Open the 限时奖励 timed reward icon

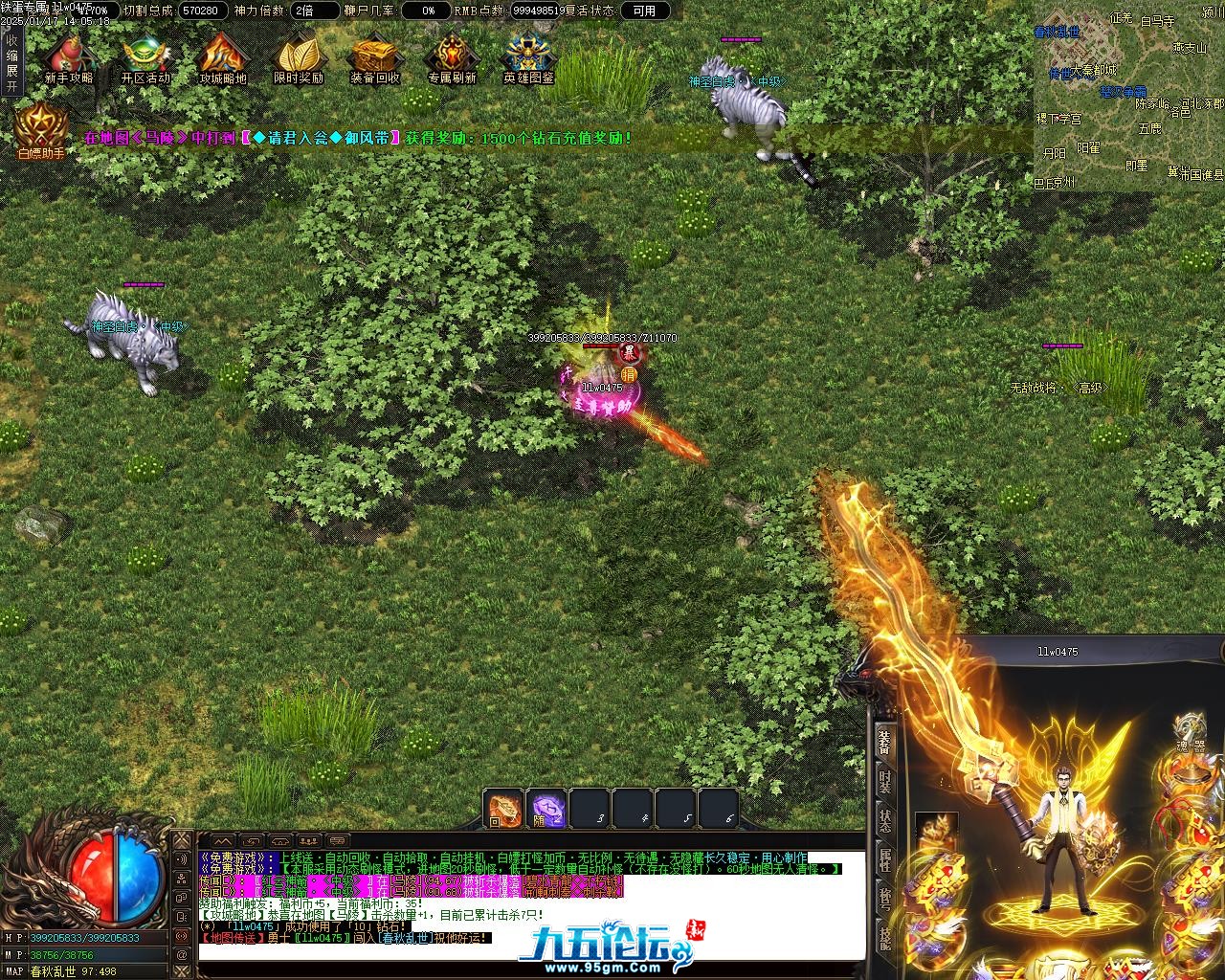[x=299, y=57]
